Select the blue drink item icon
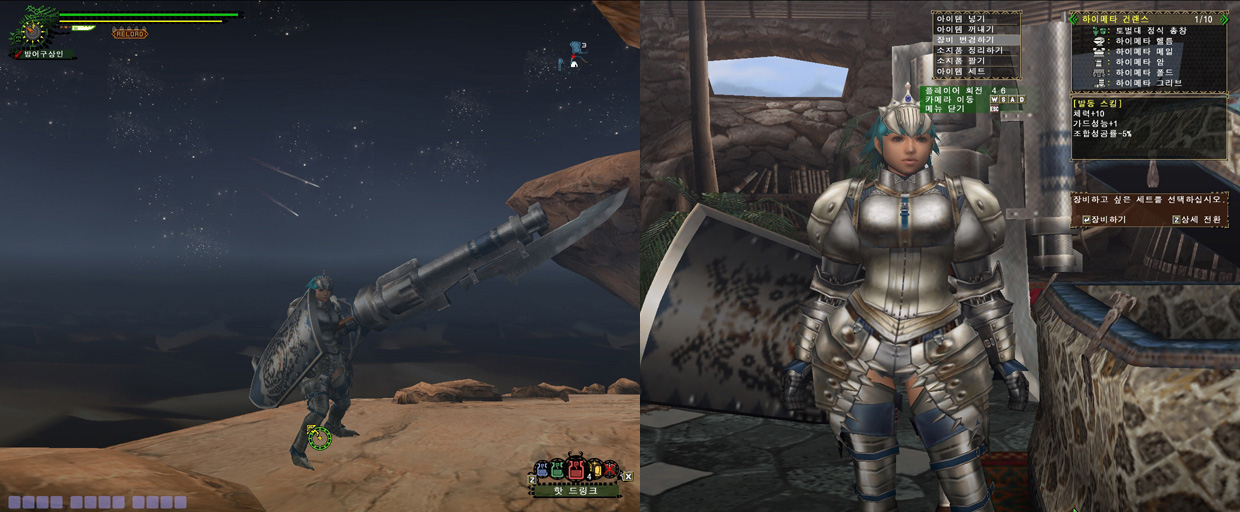 [542, 469]
